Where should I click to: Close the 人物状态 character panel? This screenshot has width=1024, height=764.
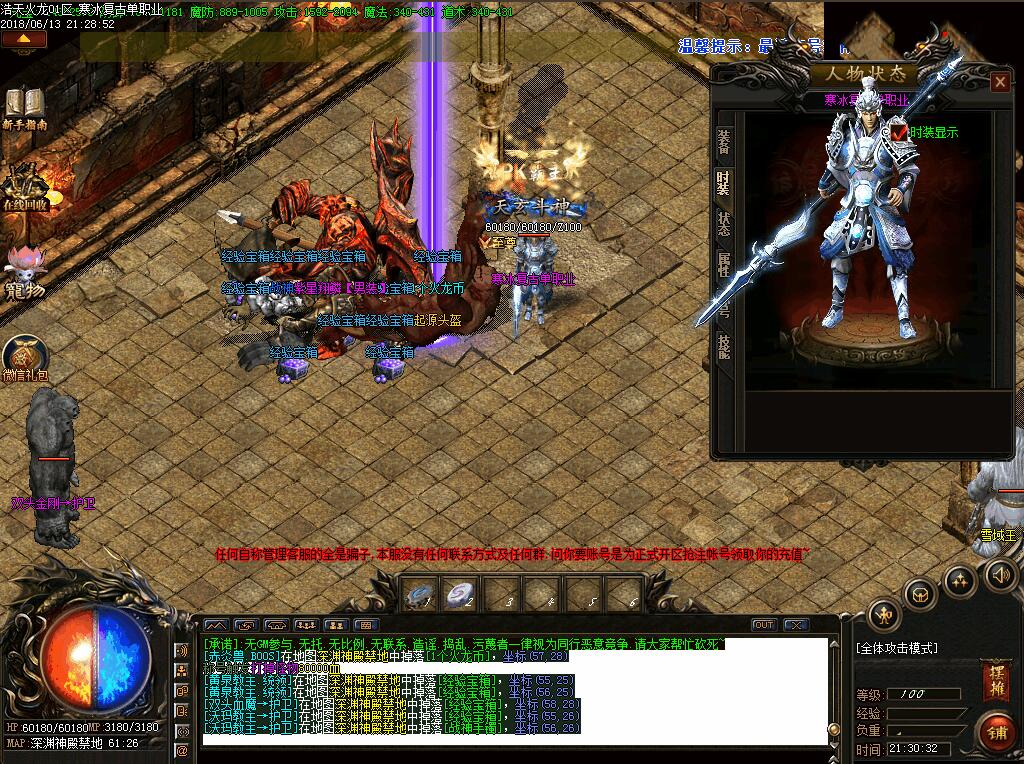[x=999, y=82]
